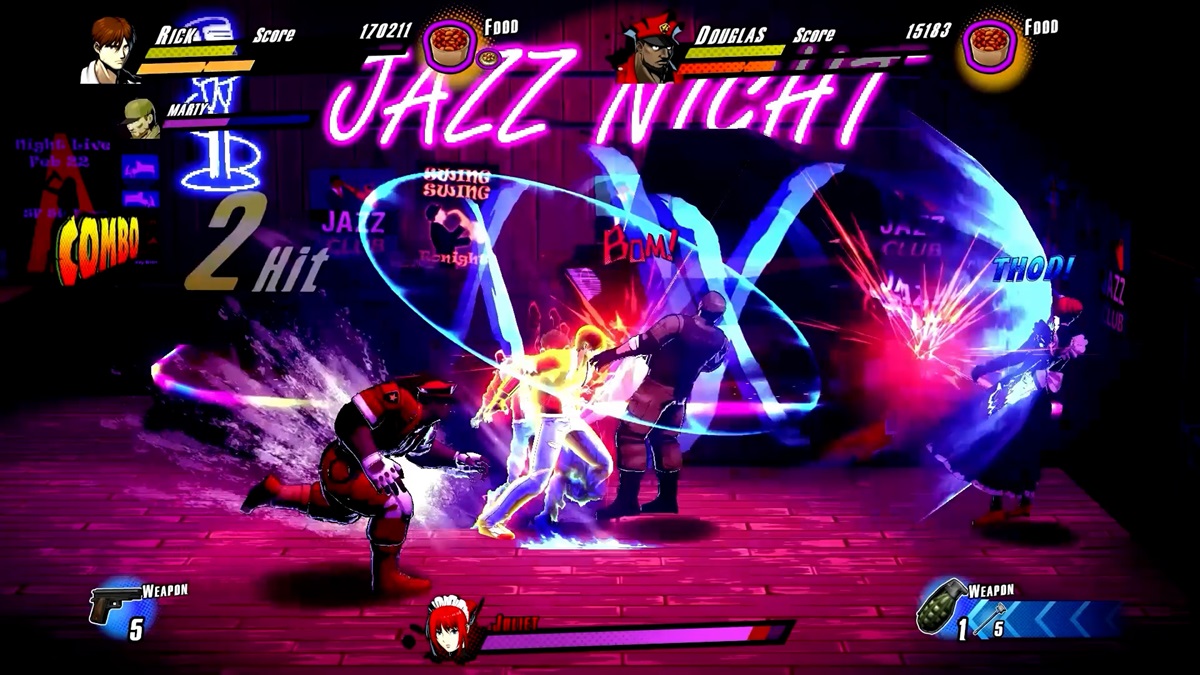Click Marty's small portrait icon
The image size is (1200, 675).
[141, 118]
